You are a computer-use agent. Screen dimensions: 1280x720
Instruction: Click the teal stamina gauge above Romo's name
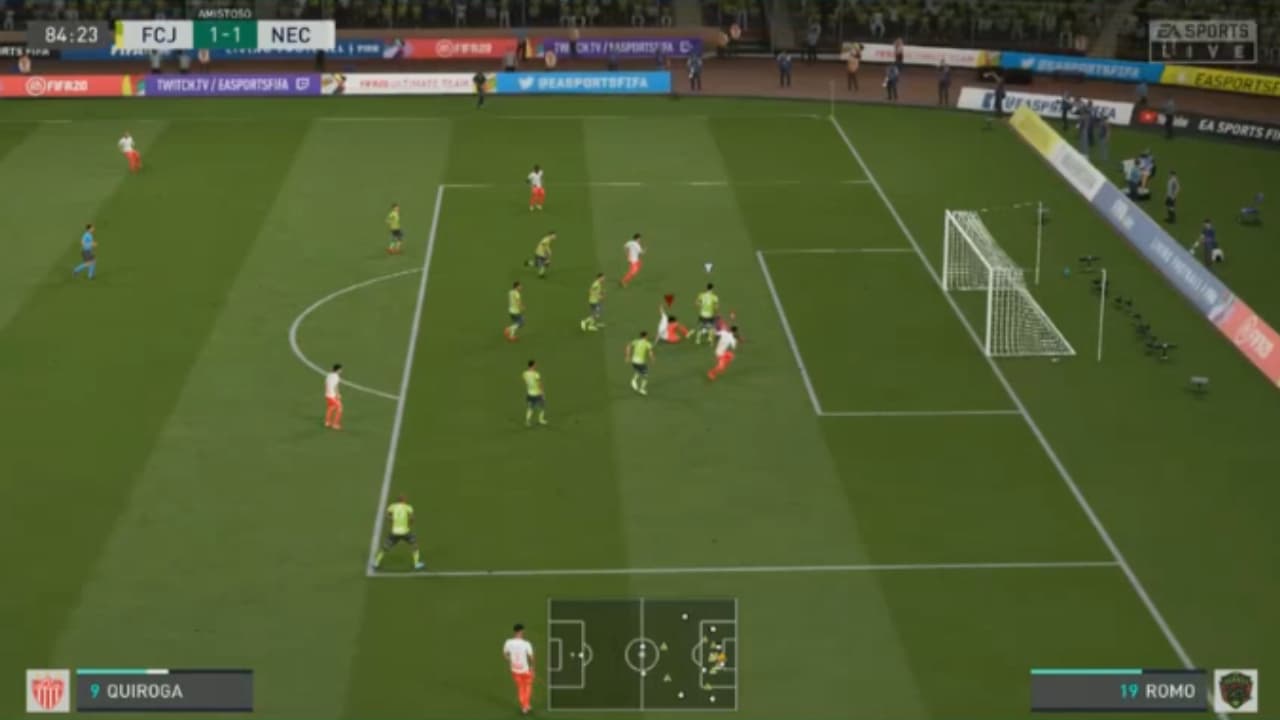(x=1087, y=671)
